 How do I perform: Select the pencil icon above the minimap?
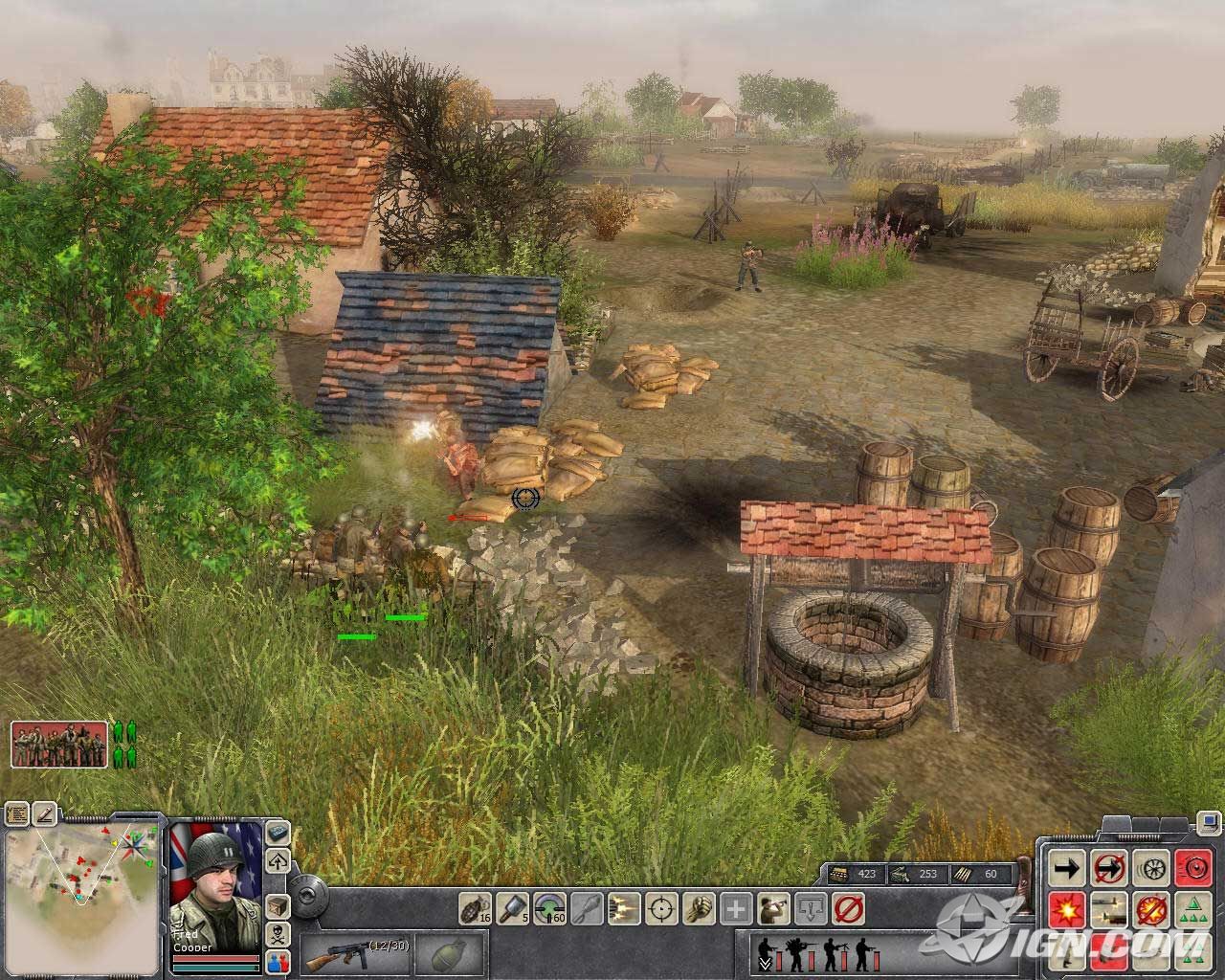44,814
